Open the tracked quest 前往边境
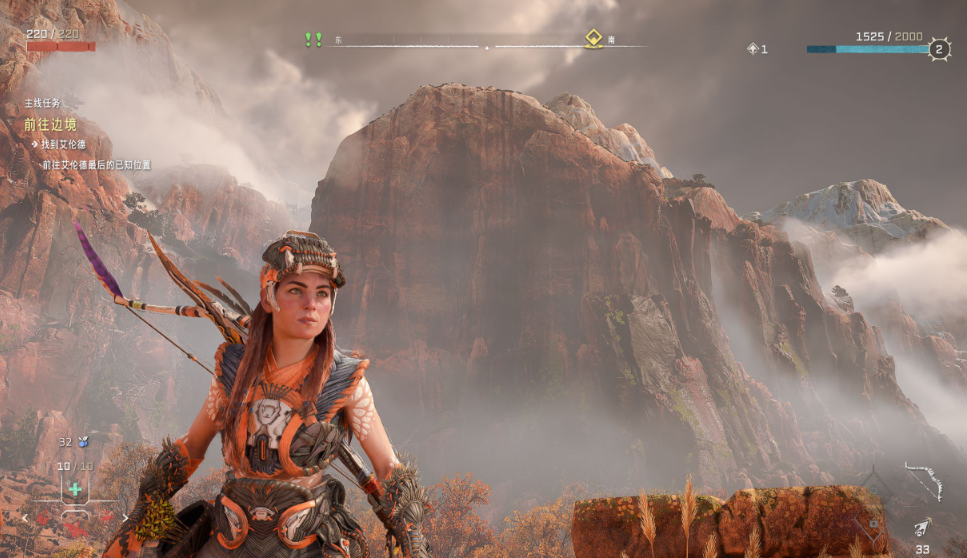Viewport: 967px width, 558px height. [x=51, y=125]
